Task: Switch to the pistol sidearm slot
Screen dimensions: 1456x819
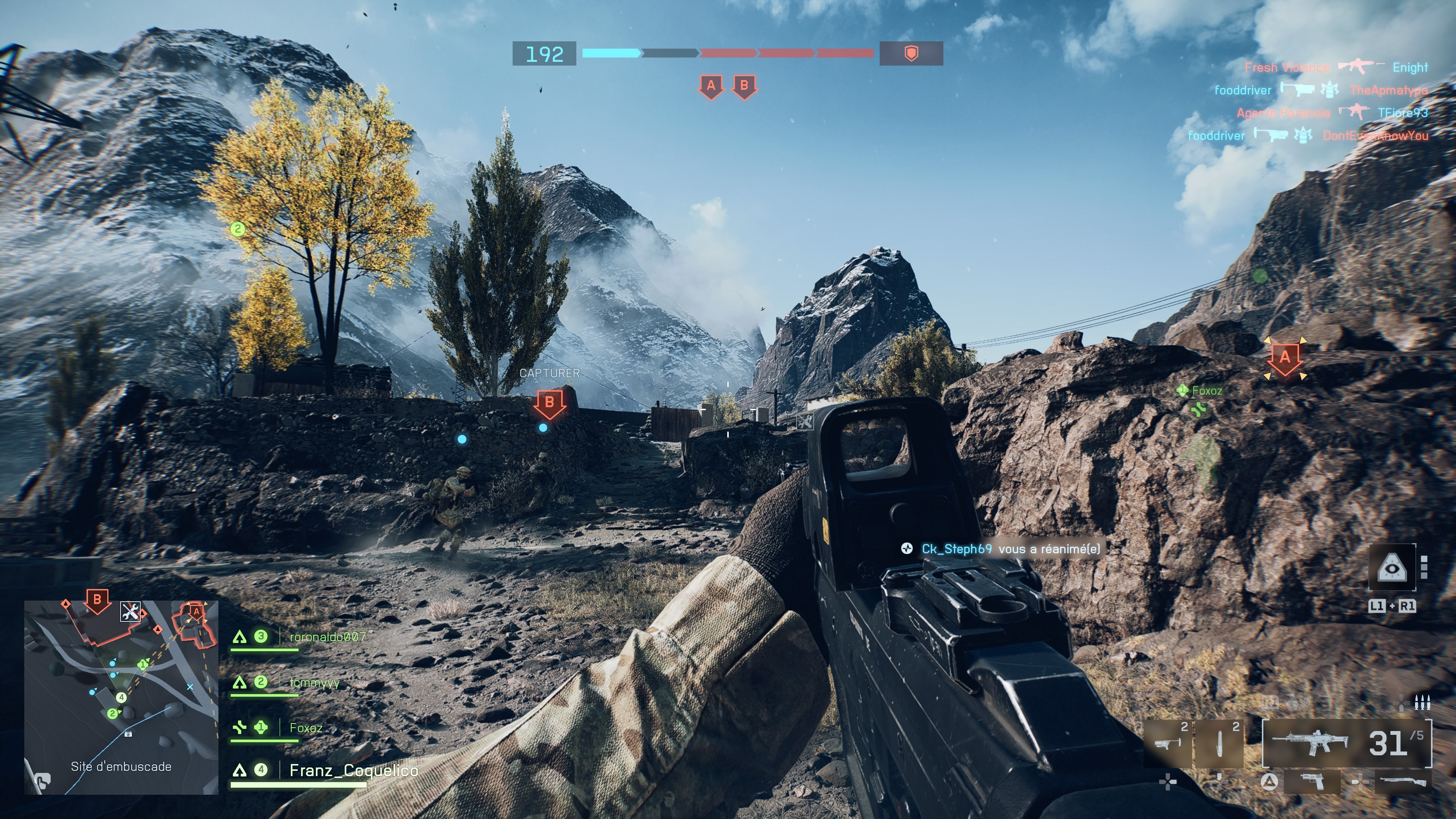Action: [x=1312, y=782]
